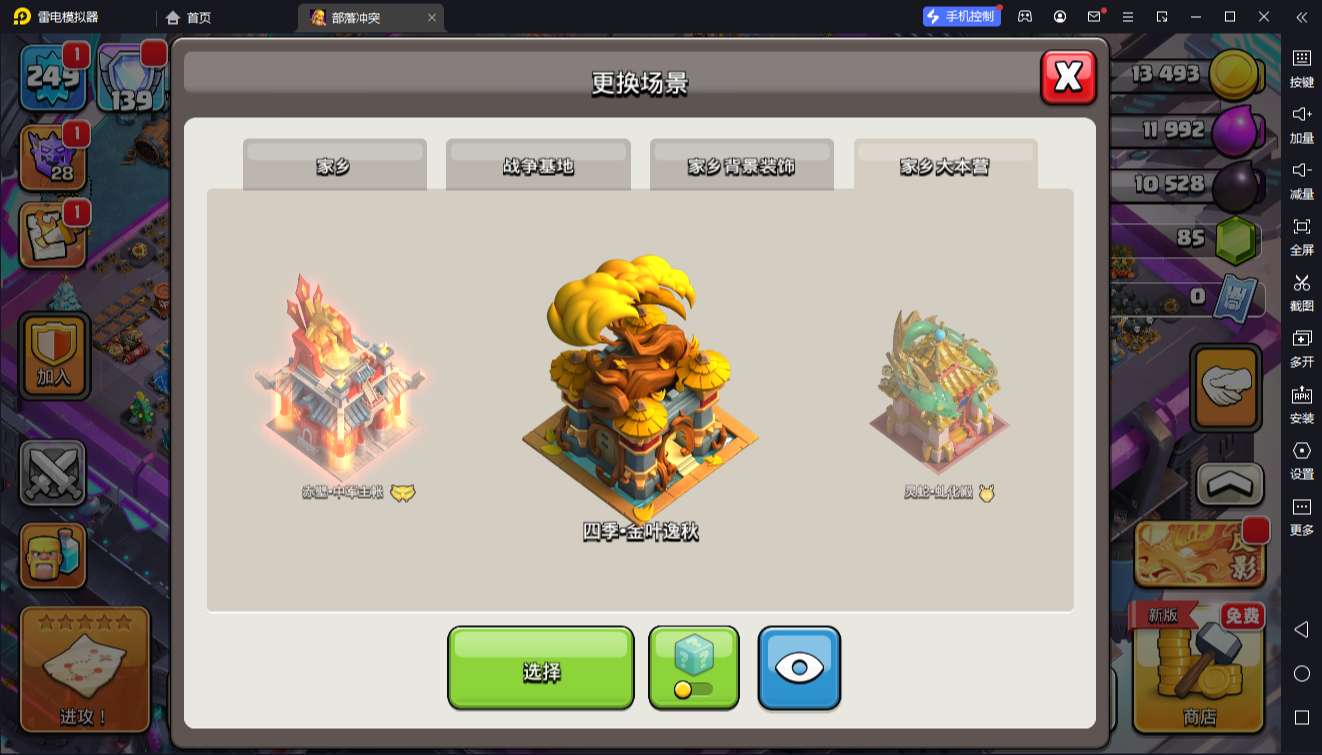The height and width of the screenshot is (755, 1322).
Task: Take a screenshot with 截图
Action: [x=1301, y=290]
